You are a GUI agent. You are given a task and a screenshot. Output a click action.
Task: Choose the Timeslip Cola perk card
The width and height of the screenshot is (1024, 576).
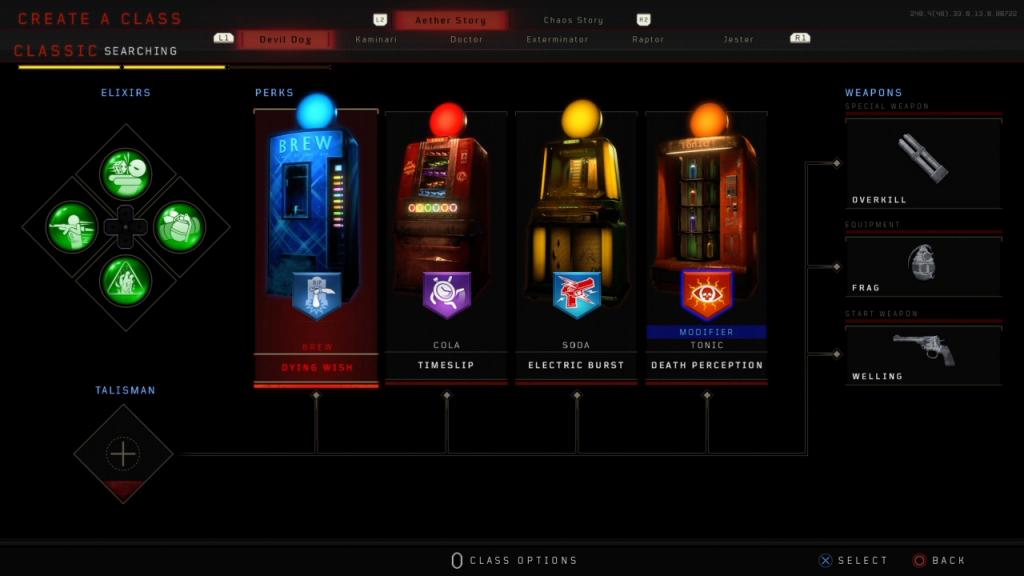[446, 245]
